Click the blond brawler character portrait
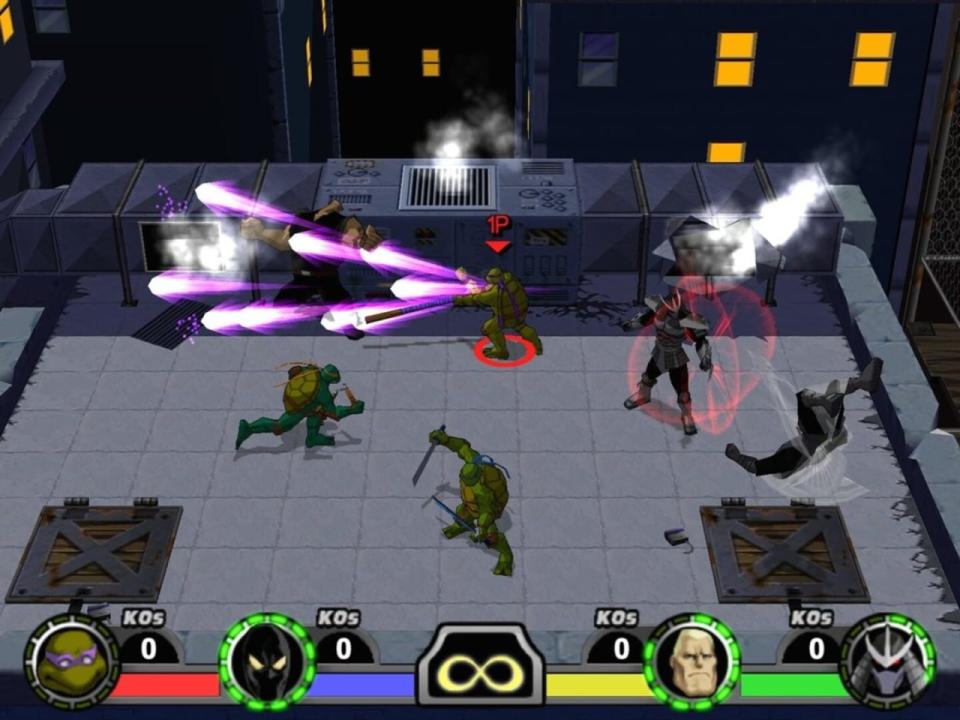The height and width of the screenshot is (720, 960). (x=691, y=661)
